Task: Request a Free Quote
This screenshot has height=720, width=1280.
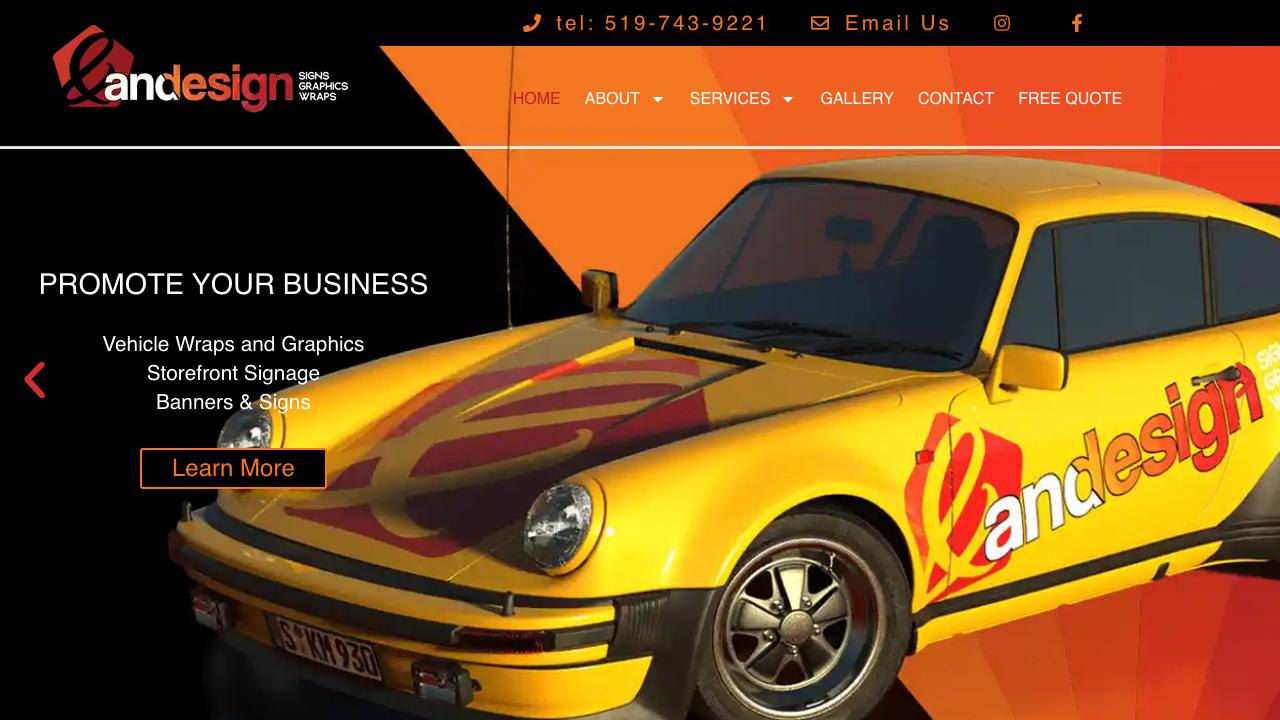Action: pyautogui.click(x=1070, y=98)
